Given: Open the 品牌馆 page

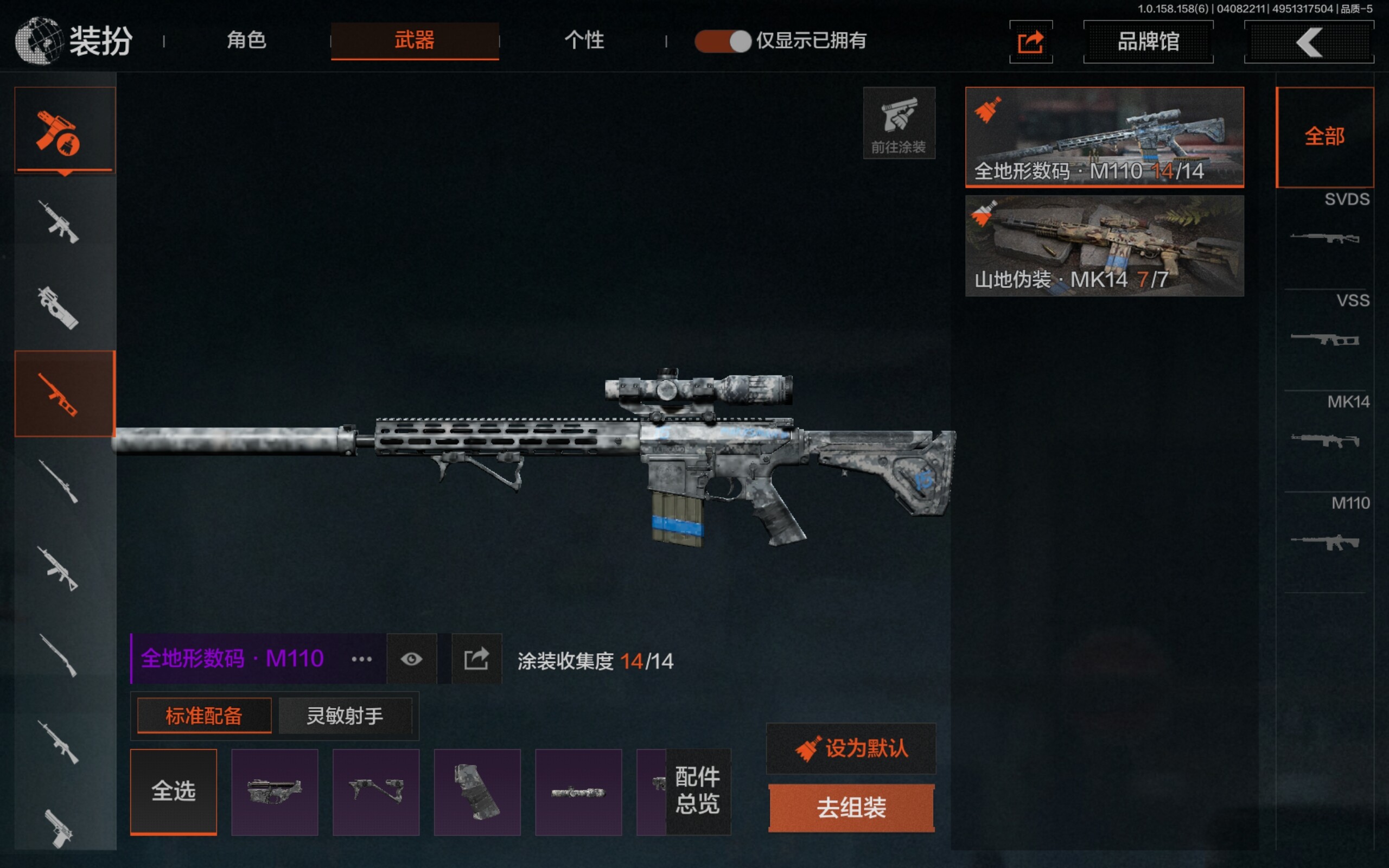Looking at the screenshot, I should [x=1148, y=41].
